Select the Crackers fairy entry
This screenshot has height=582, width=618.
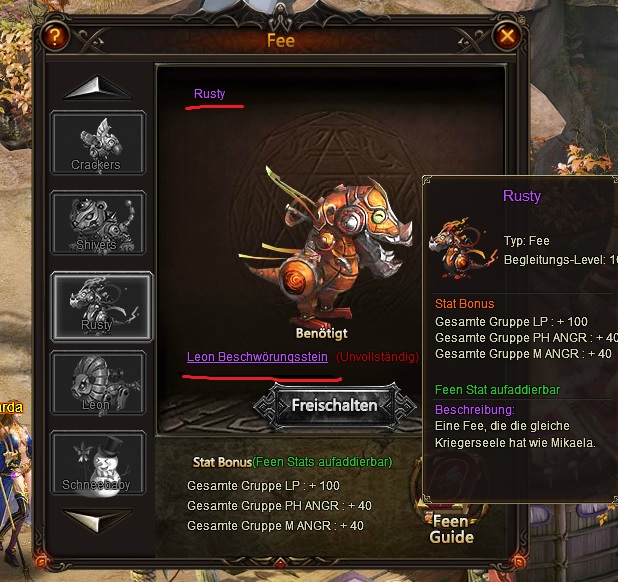[97, 142]
